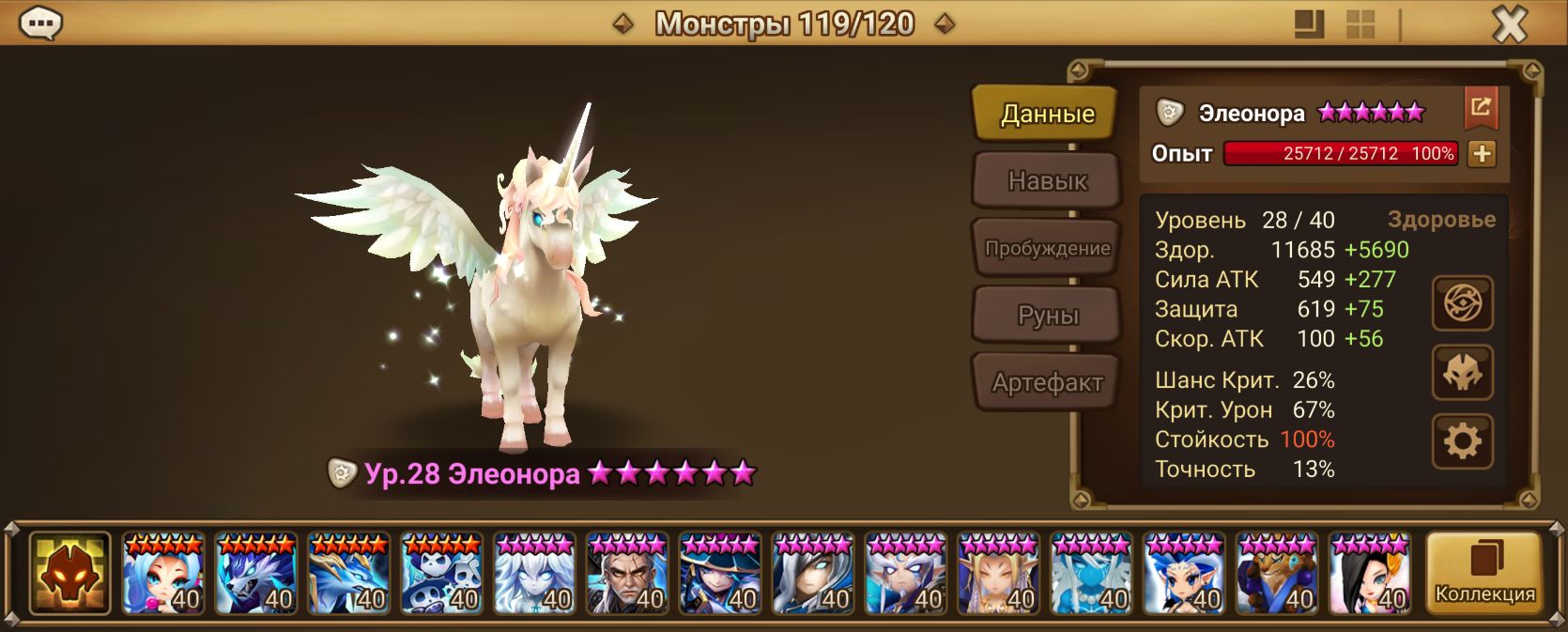Viewport: 1568px width, 632px height.
Task: Click the eye emblem button in stats
Action: (1462, 303)
